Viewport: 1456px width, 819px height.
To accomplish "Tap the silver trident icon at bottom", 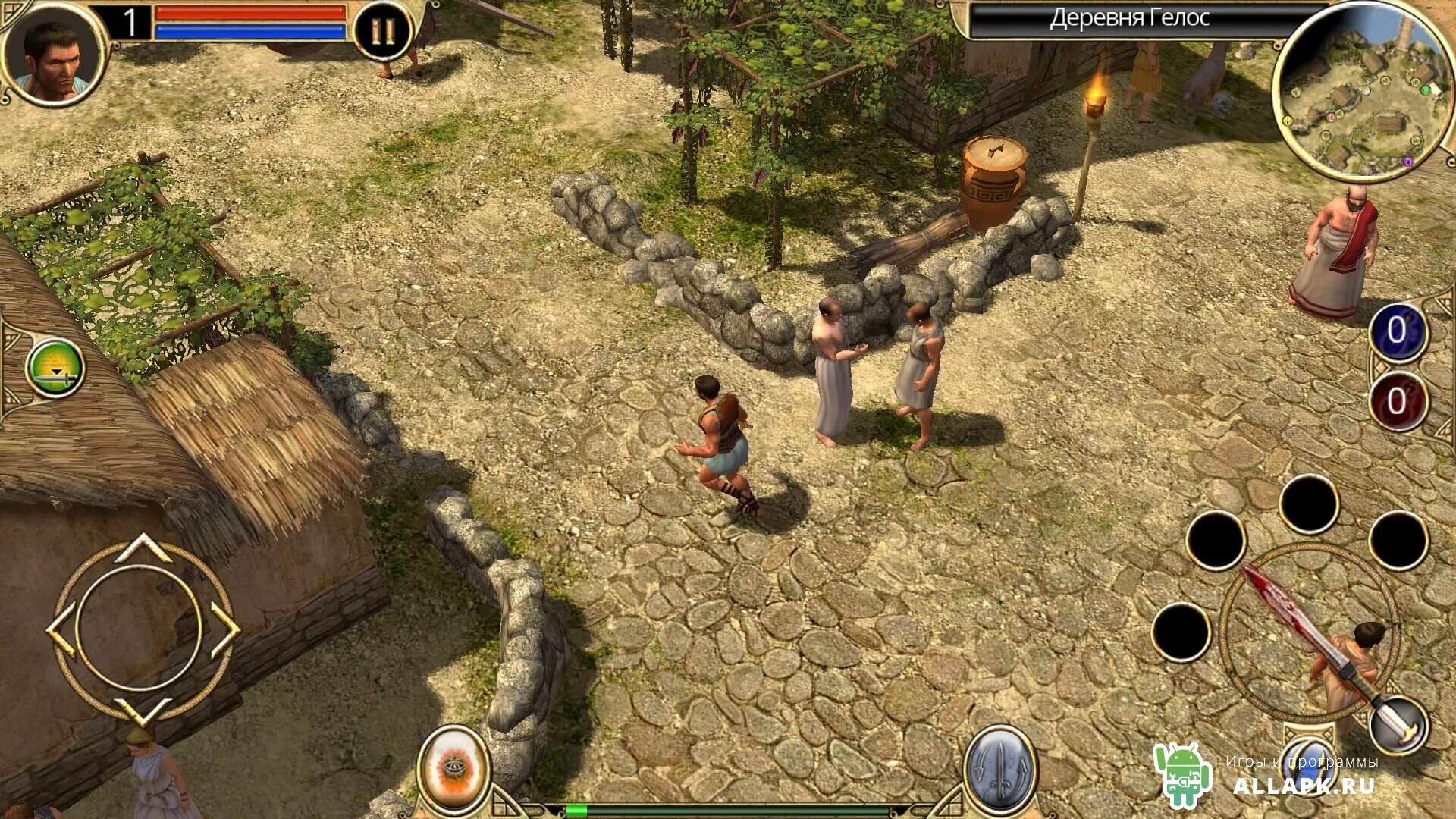I will pos(999,768).
